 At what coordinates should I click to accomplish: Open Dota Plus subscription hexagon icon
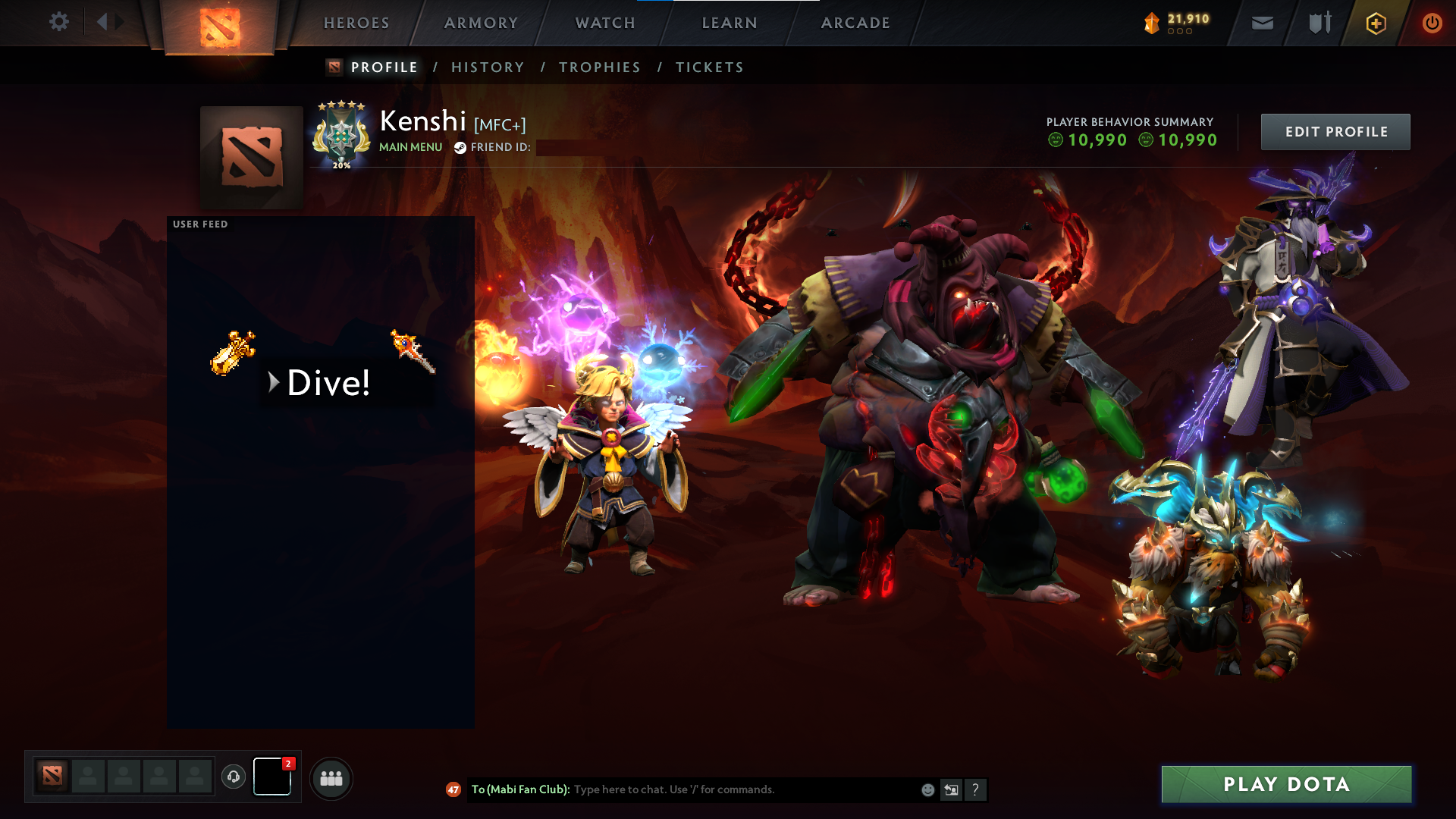point(1375,23)
